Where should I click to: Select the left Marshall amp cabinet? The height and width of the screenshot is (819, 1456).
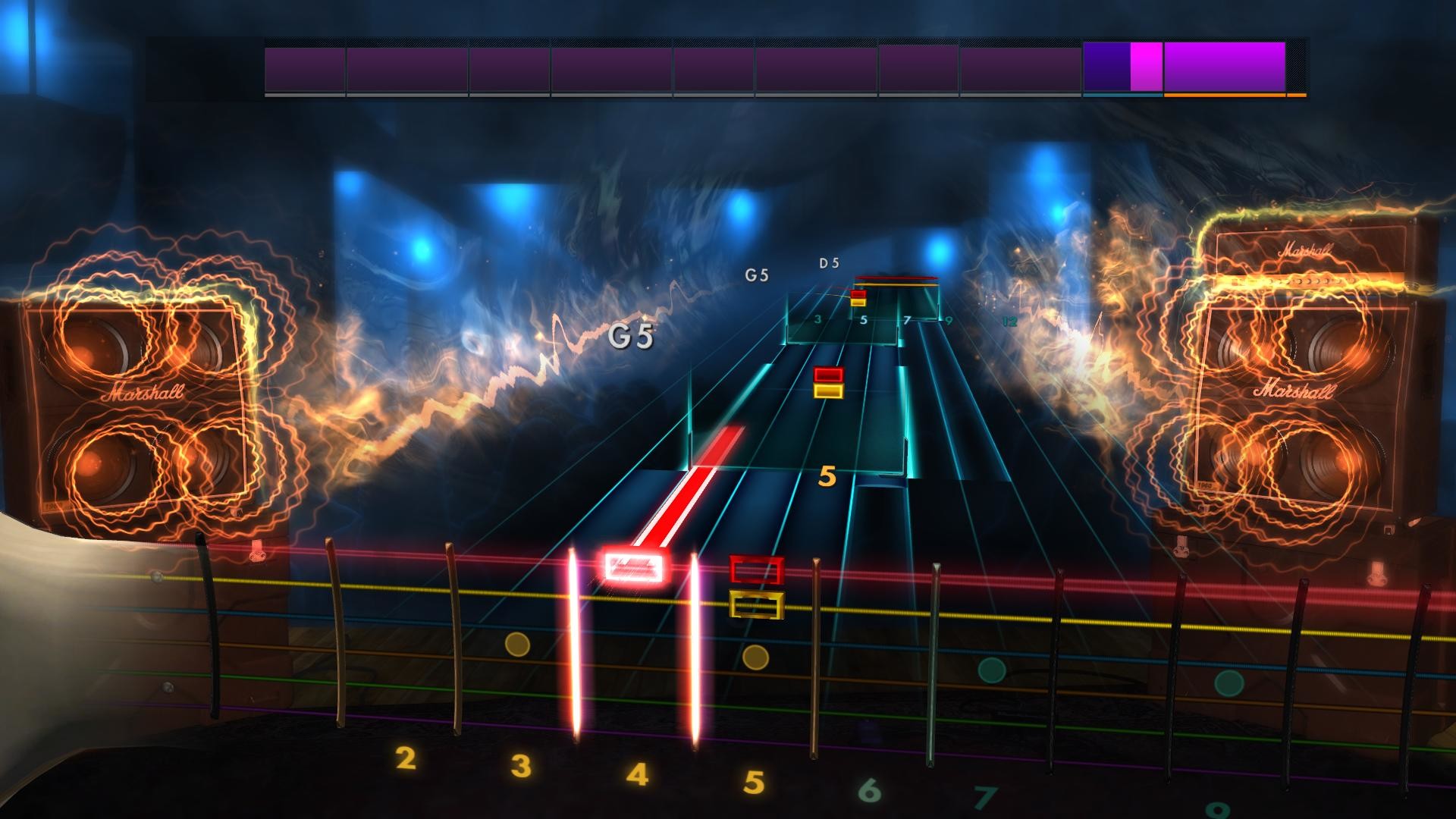coord(140,394)
